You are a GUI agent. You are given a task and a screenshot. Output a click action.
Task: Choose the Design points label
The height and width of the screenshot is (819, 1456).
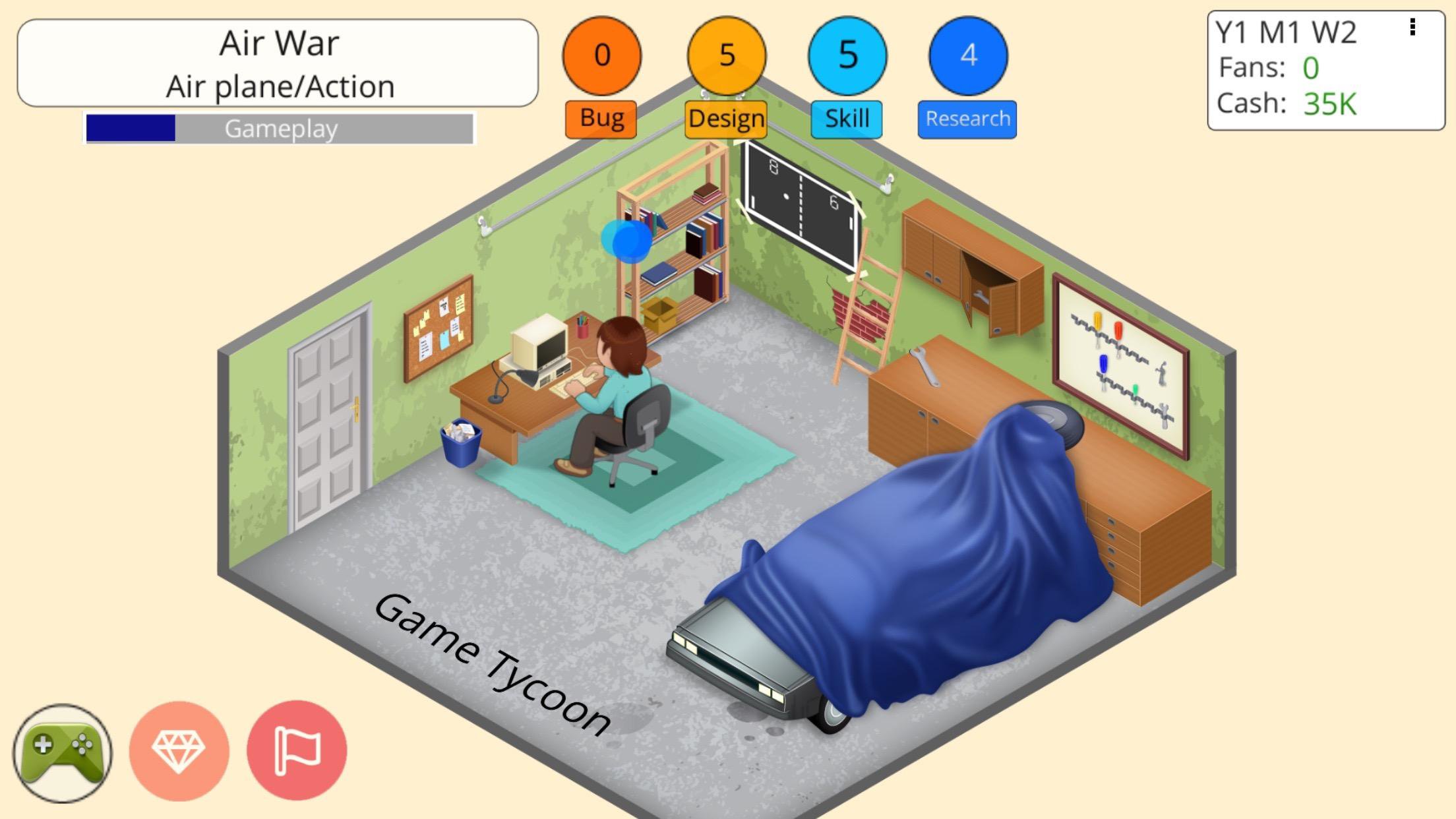(x=726, y=119)
